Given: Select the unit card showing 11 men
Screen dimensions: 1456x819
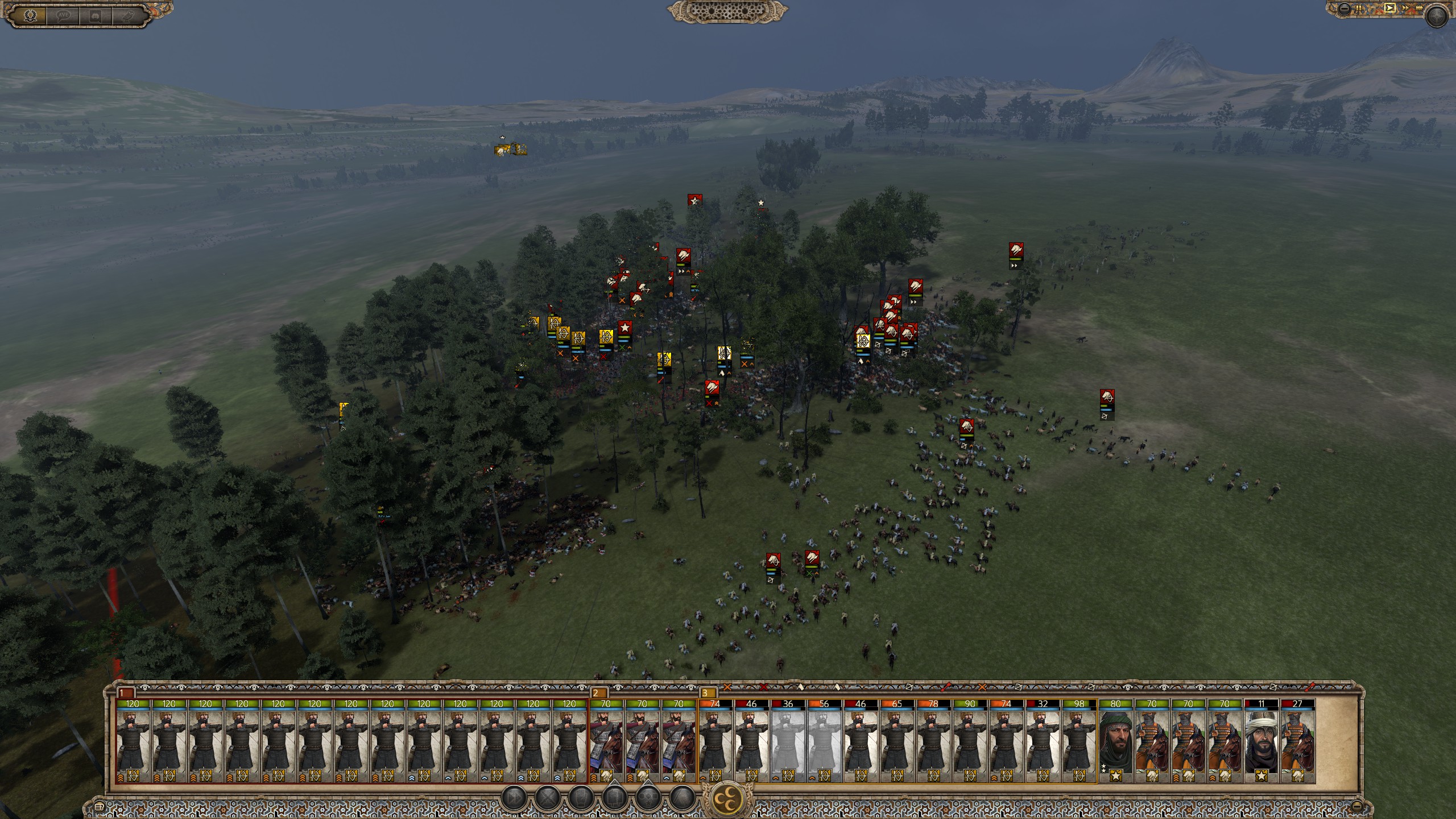Looking at the screenshot, I should pyautogui.click(x=1261, y=739).
